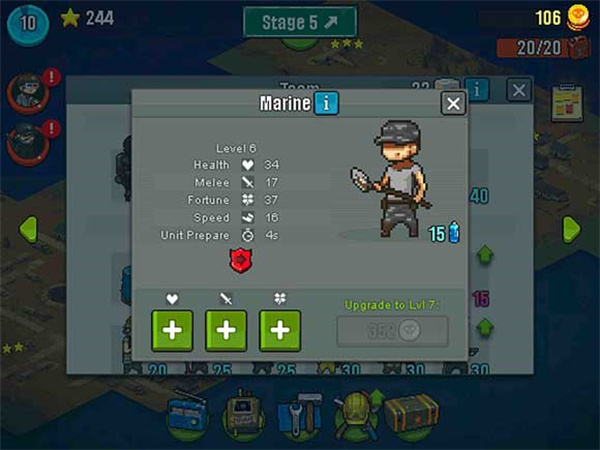This screenshot has height=450, width=600.
Task: Open the level 10 player badge
Action: (x=26, y=22)
